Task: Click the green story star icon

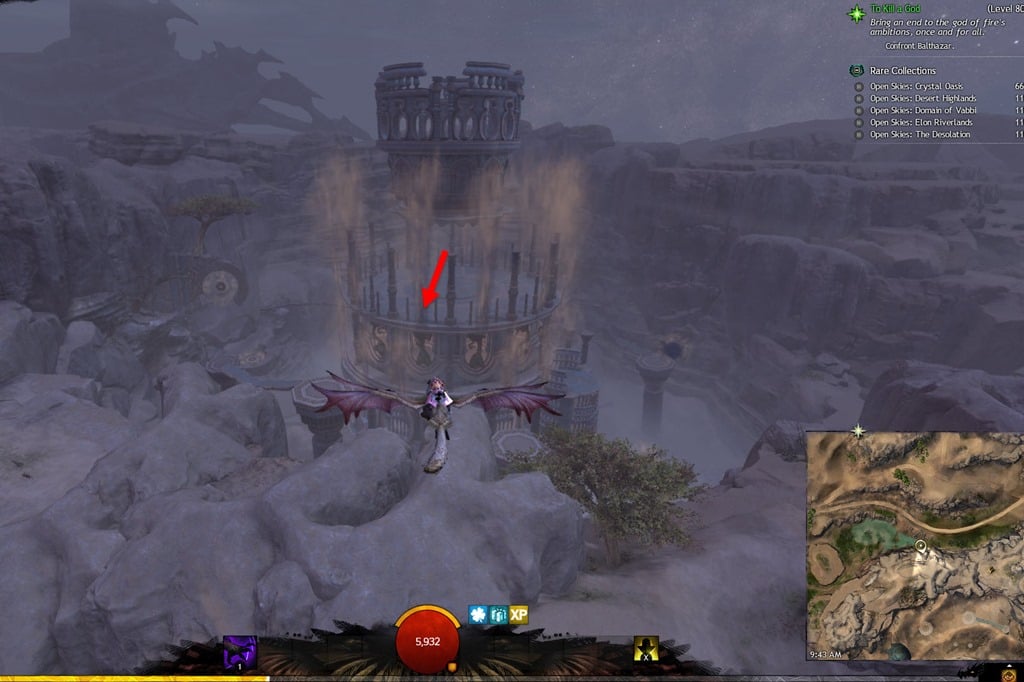Action: click(x=856, y=14)
